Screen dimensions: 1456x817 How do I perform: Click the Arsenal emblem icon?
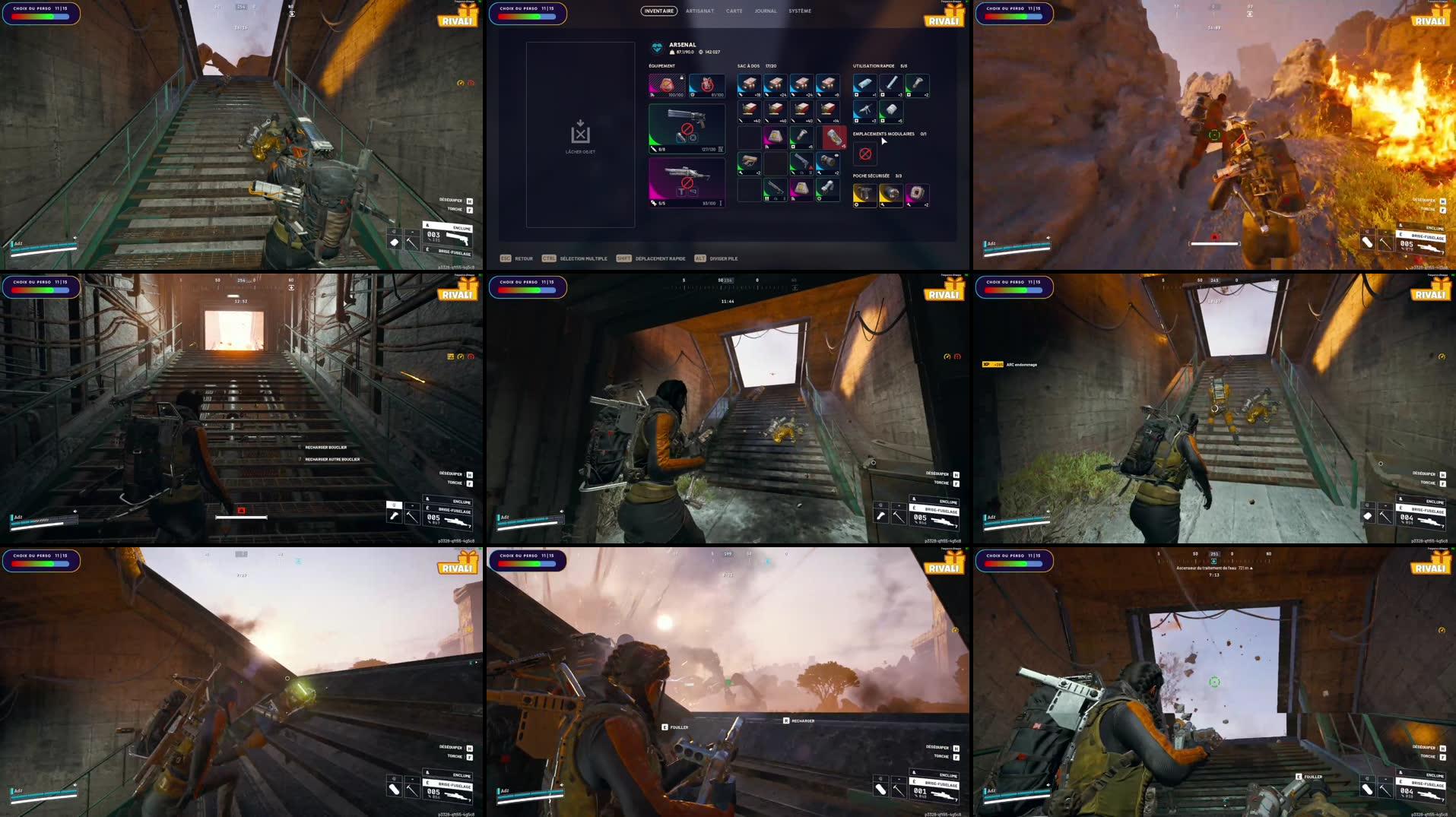pos(656,46)
